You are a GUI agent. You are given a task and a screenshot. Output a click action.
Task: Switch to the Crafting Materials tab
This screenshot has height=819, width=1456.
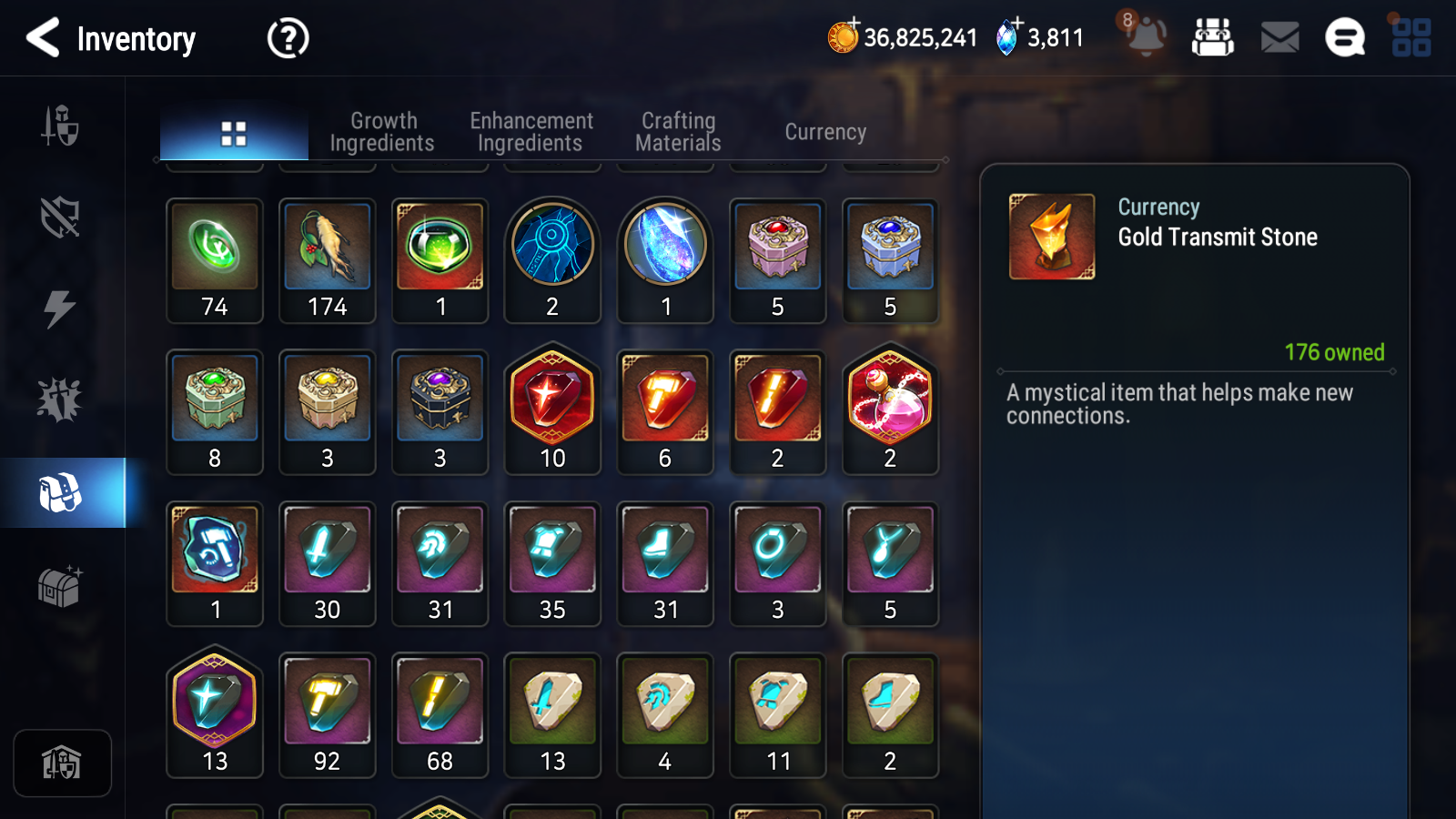[678, 131]
